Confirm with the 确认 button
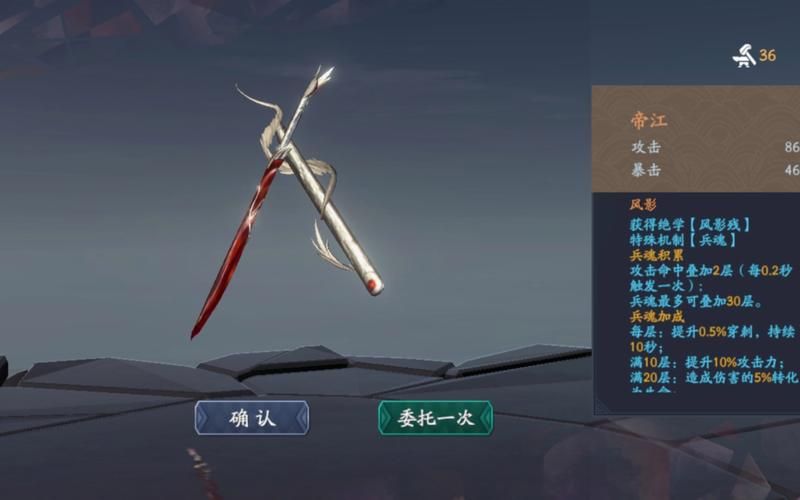The height and width of the screenshot is (500, 800). (x=252, y=418)
